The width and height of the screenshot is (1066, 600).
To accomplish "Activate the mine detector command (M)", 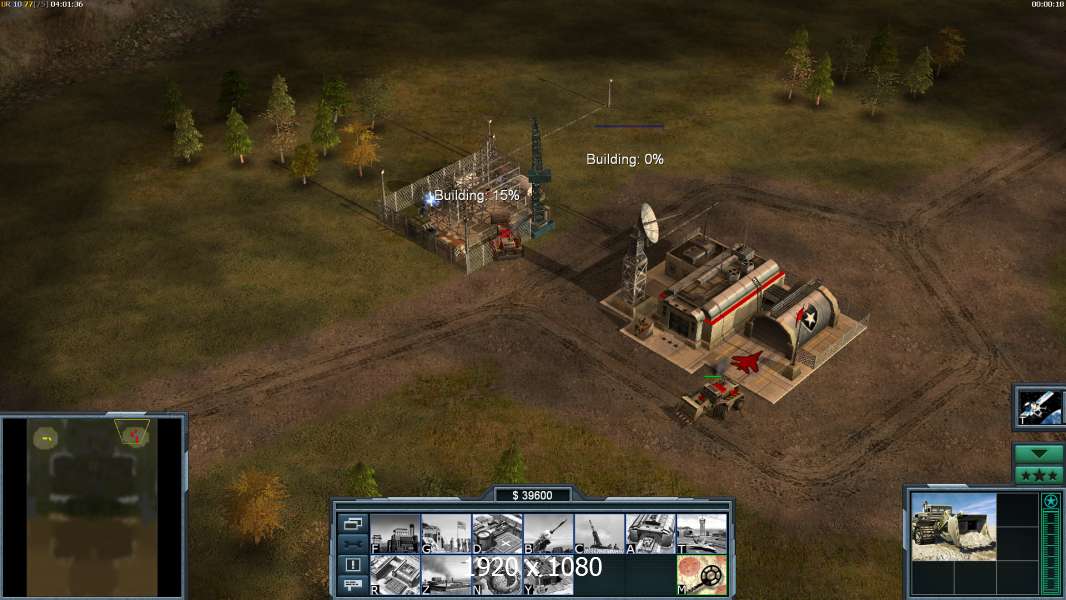I will (701, 575).
